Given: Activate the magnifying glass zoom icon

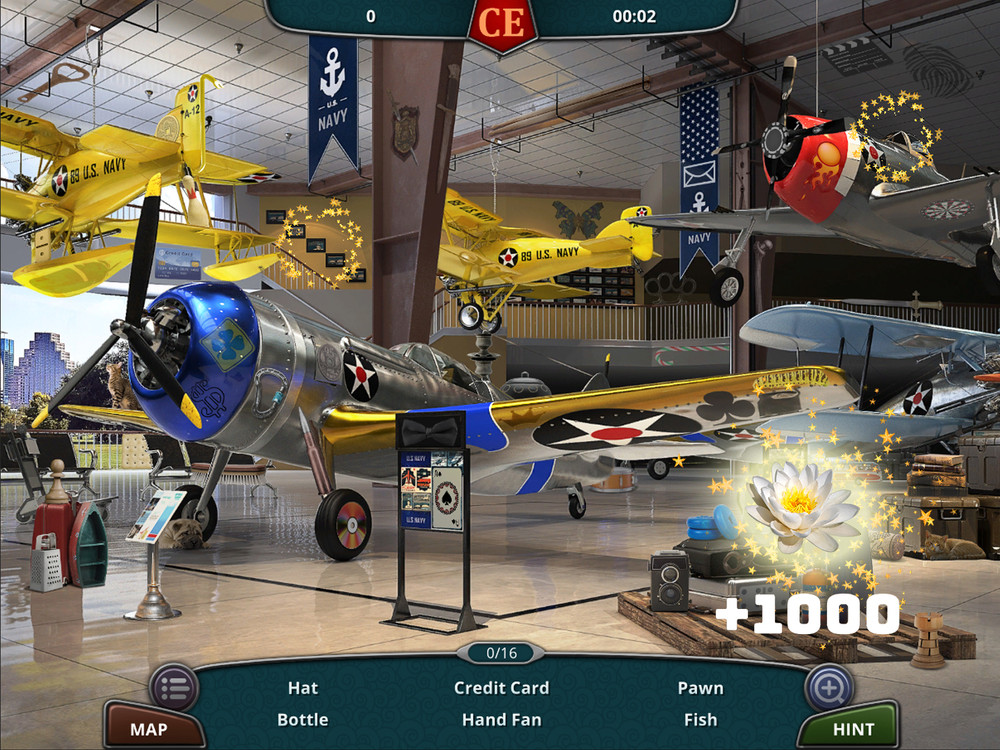Looking at the screenshot, I should click(829, 687).
